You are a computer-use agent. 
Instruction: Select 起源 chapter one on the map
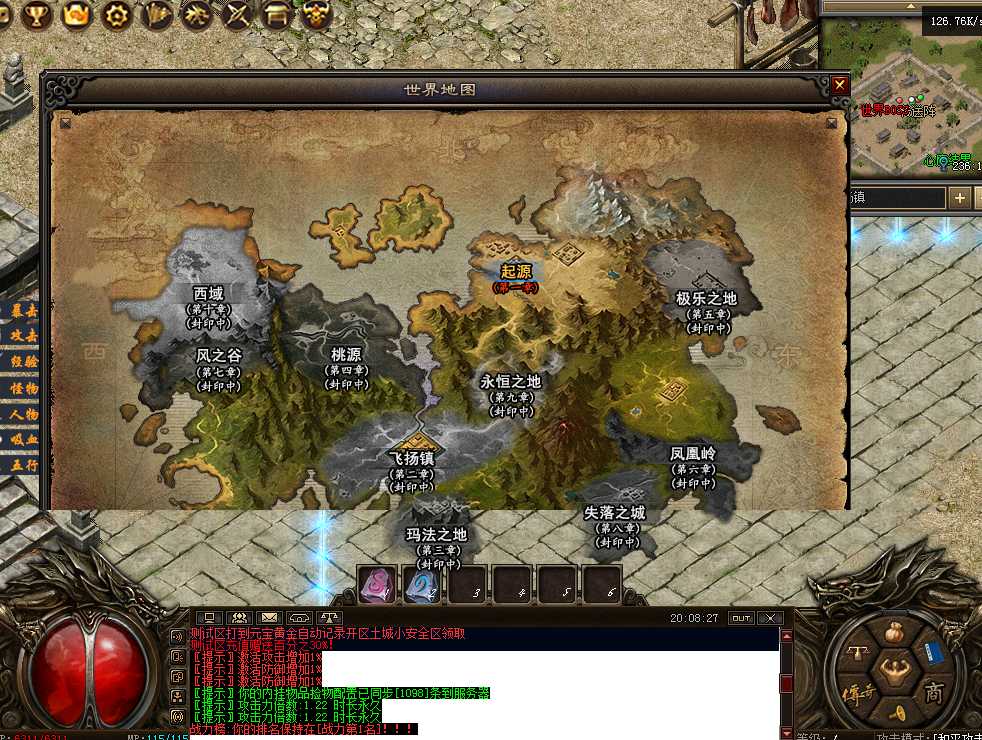coord(516,272)
